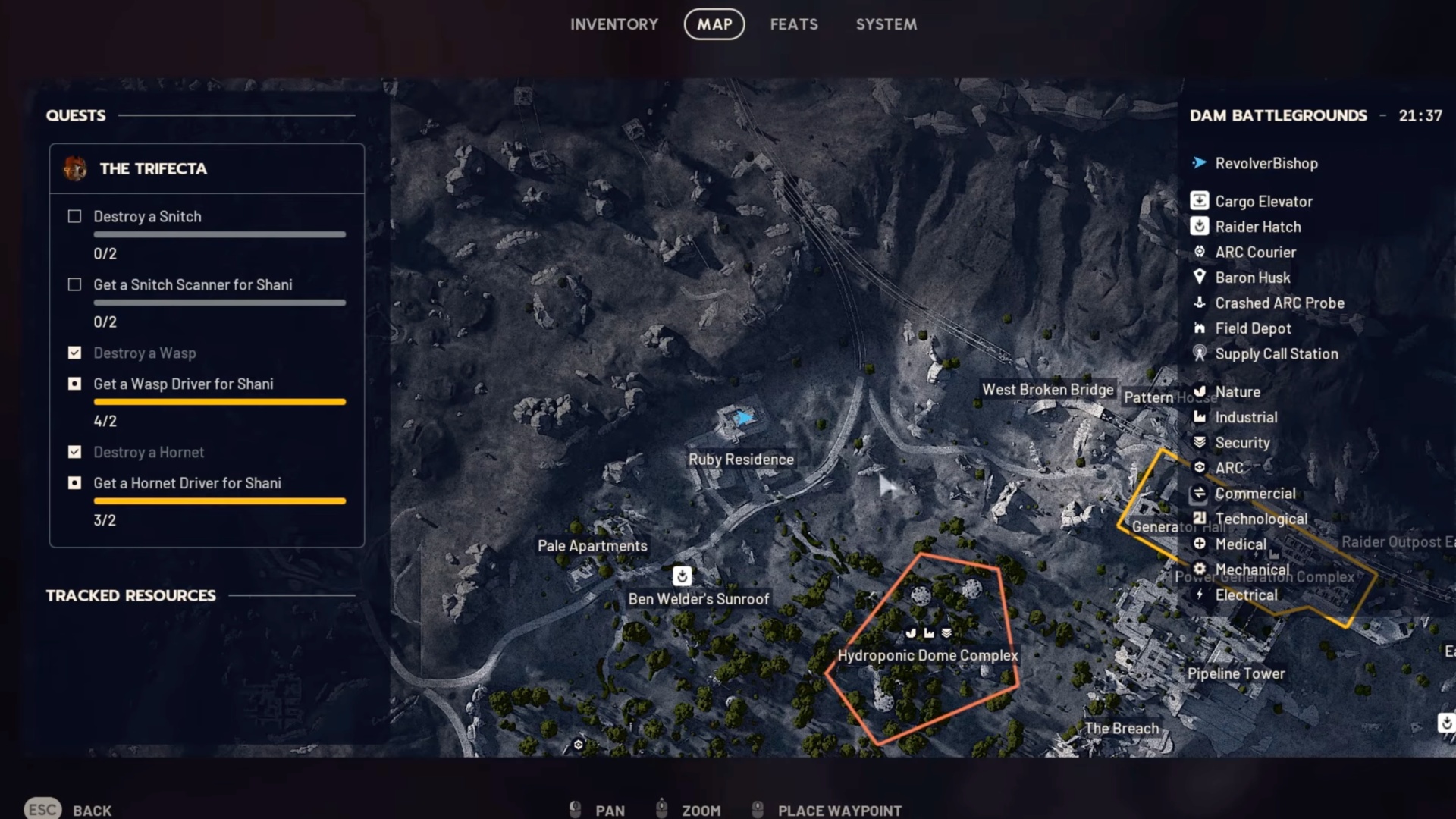Expand the Nature resource category

coord(1200,391)
